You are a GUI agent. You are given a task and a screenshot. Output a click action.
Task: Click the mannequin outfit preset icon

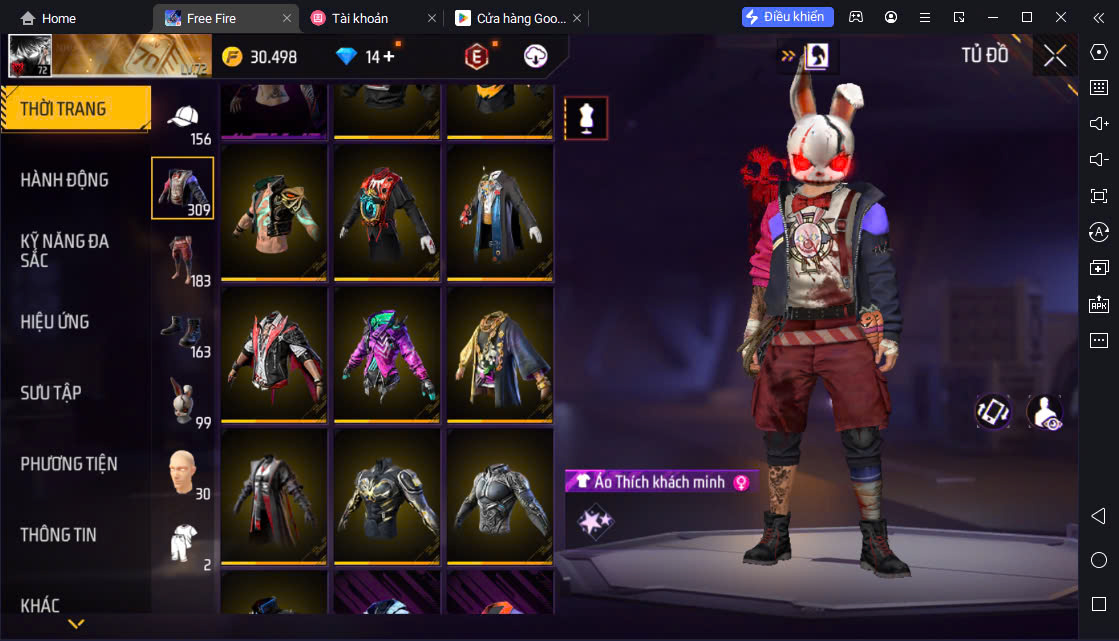(586, 118)
